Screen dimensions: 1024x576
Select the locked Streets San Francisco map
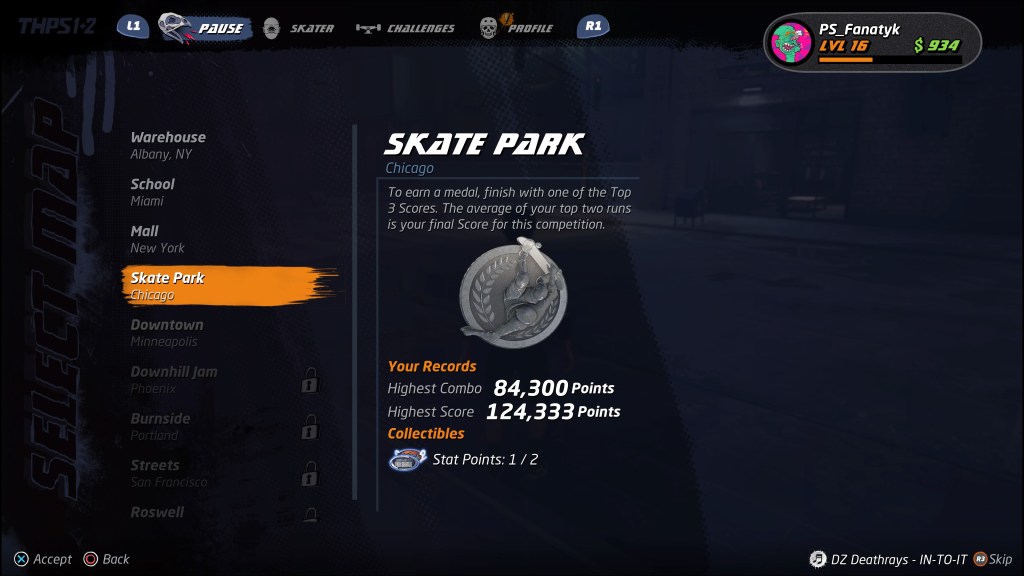(x=168, y=473)
